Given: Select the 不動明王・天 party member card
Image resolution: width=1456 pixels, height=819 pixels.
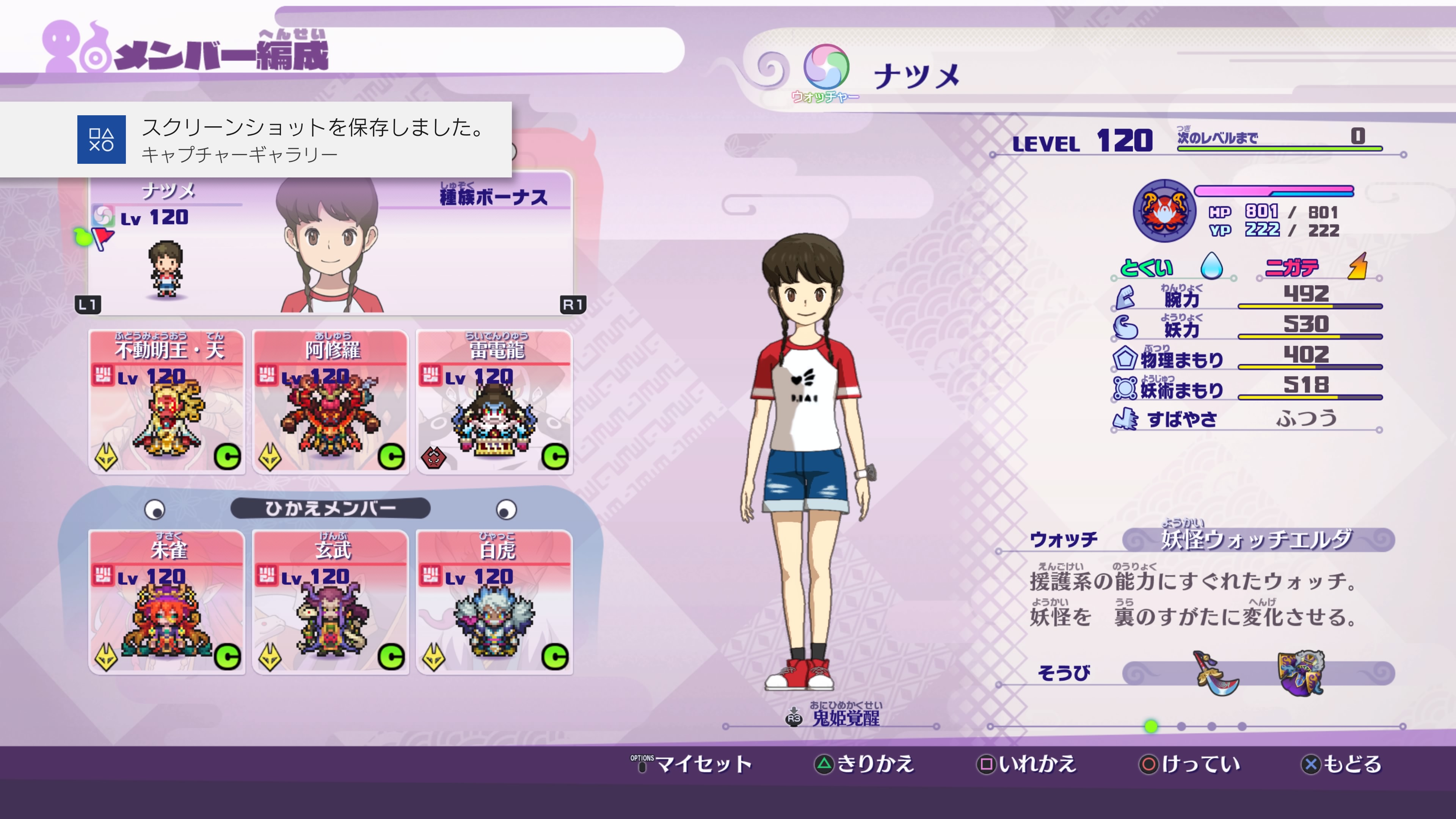Looking at the screenshot, I should (167, 402).
